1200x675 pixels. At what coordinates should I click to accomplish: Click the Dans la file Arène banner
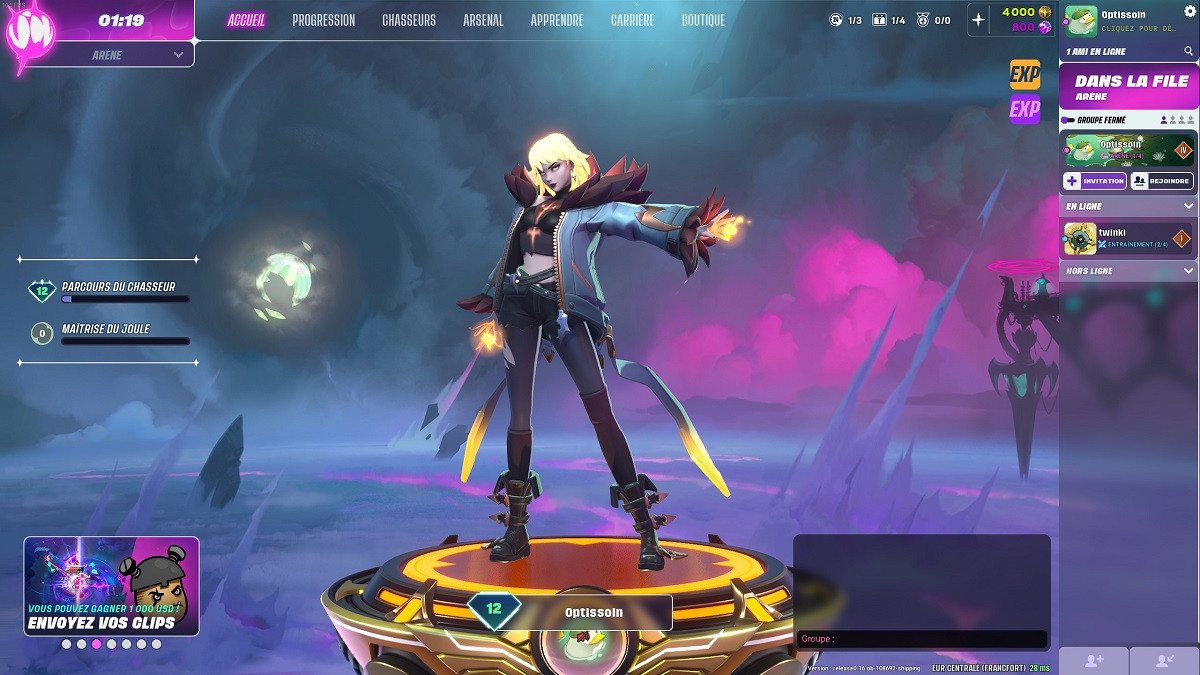[1129, 87]
